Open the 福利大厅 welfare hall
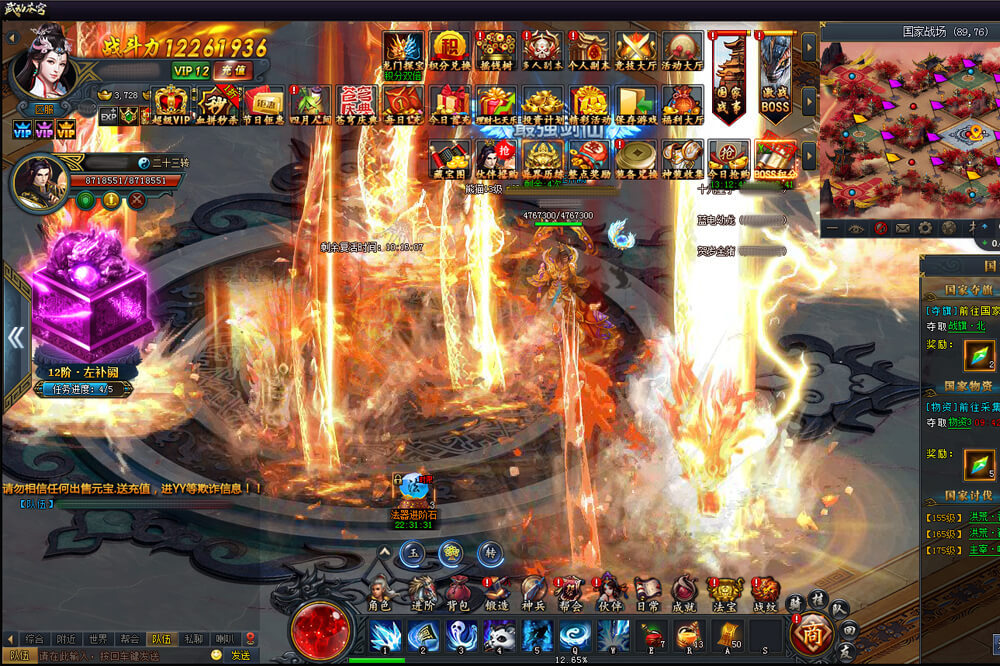Image resolution: width=1000 pixels, height=666 pixels. pyautogui.click(x=682, y=105)
